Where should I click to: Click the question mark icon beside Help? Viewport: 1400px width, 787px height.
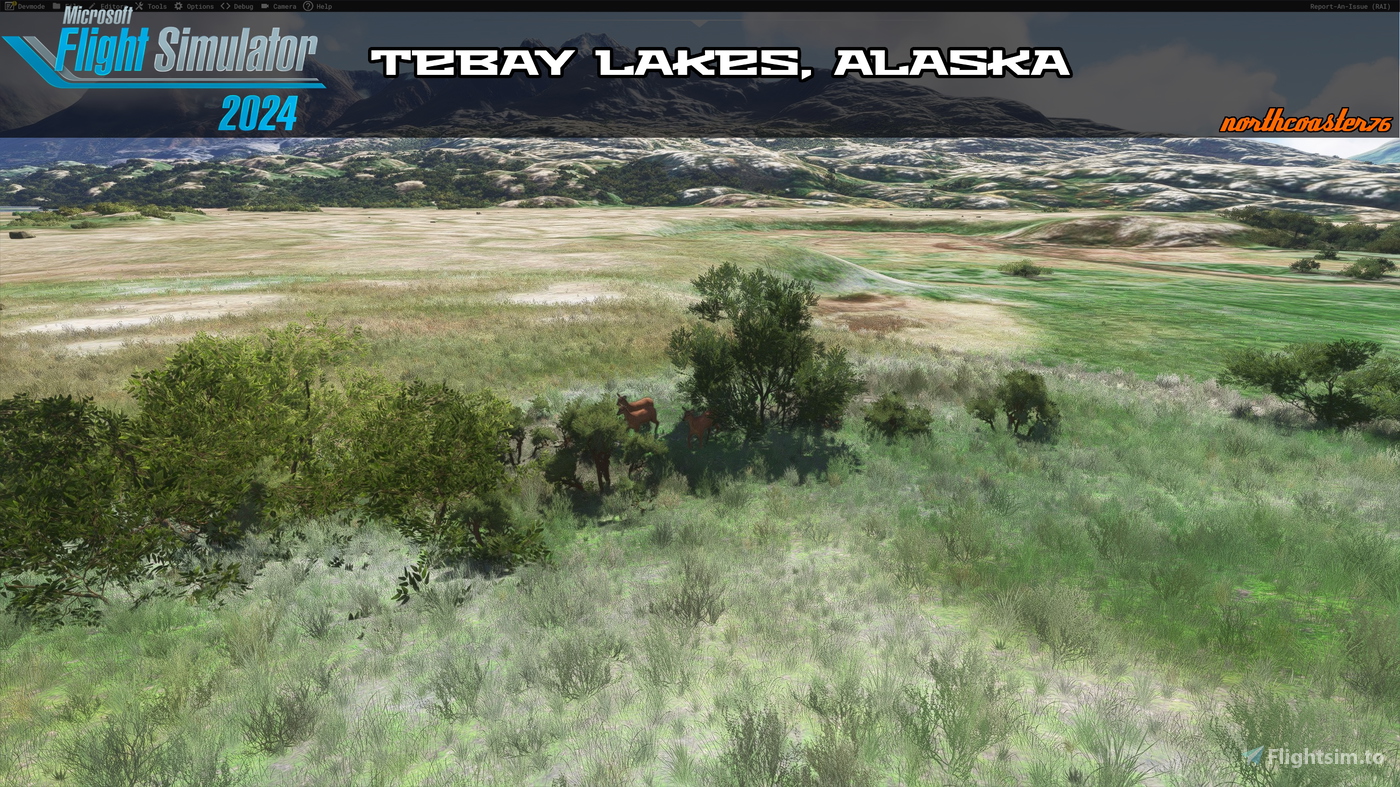[x=306, y=5]
